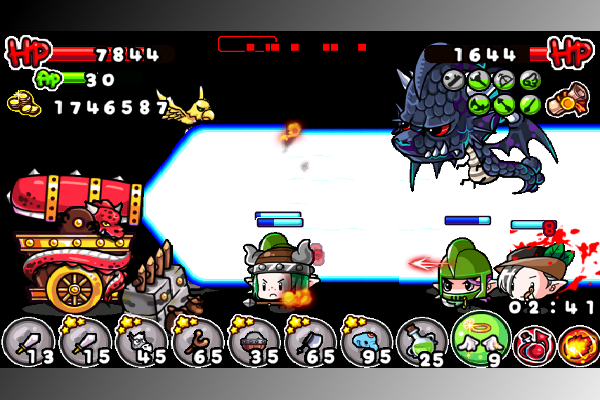Use the green potion costing 25

(422, 342)
